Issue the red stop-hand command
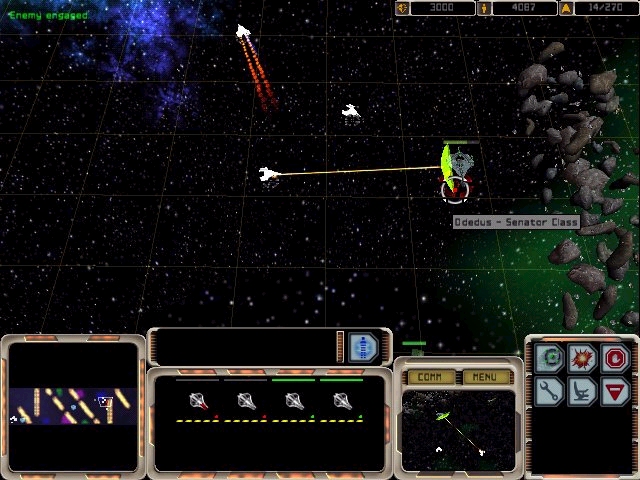This screenshot has height=480, width=640. (x=614, y=357)
